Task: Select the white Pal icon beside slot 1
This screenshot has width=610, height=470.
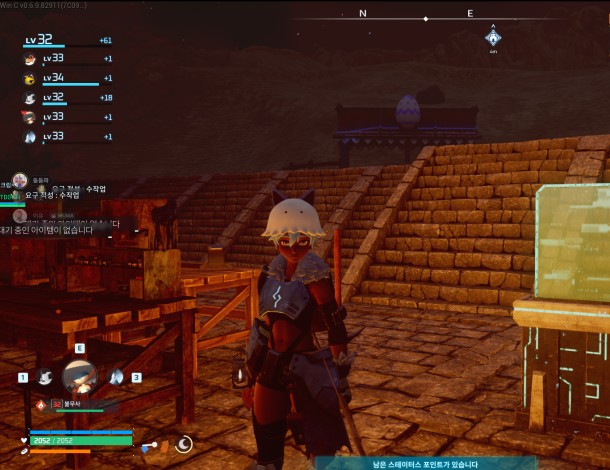Action: pos(44,377)
